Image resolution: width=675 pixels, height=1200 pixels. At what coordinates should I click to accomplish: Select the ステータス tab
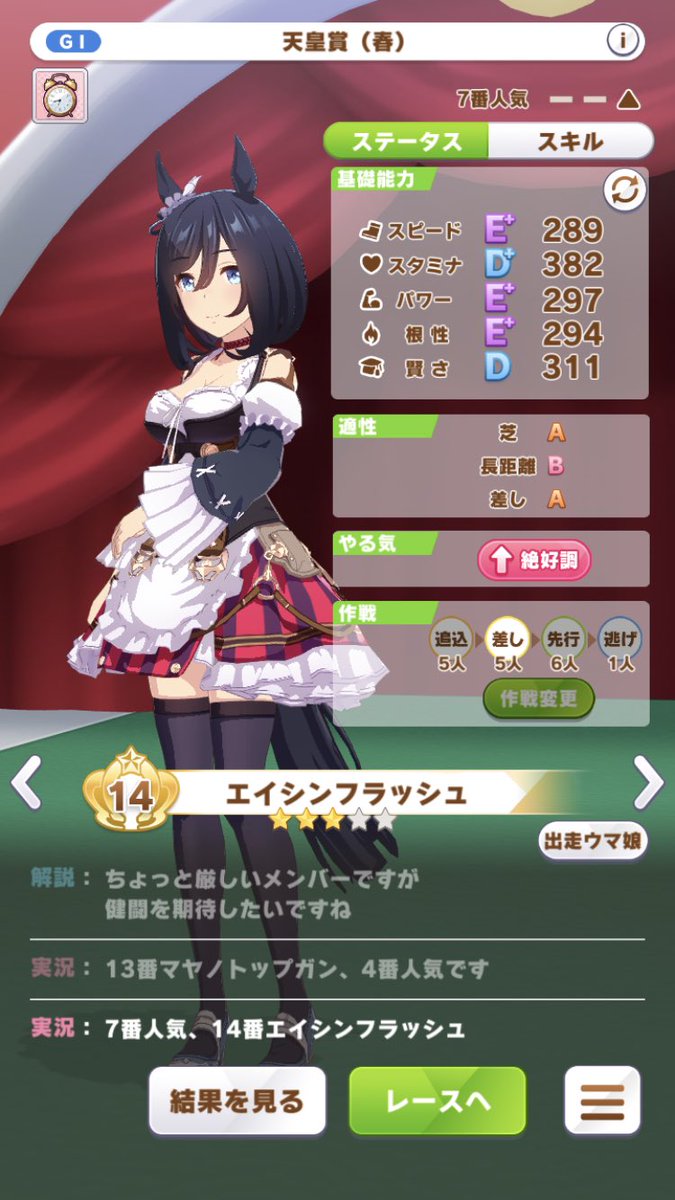click(x=410, y=141)
